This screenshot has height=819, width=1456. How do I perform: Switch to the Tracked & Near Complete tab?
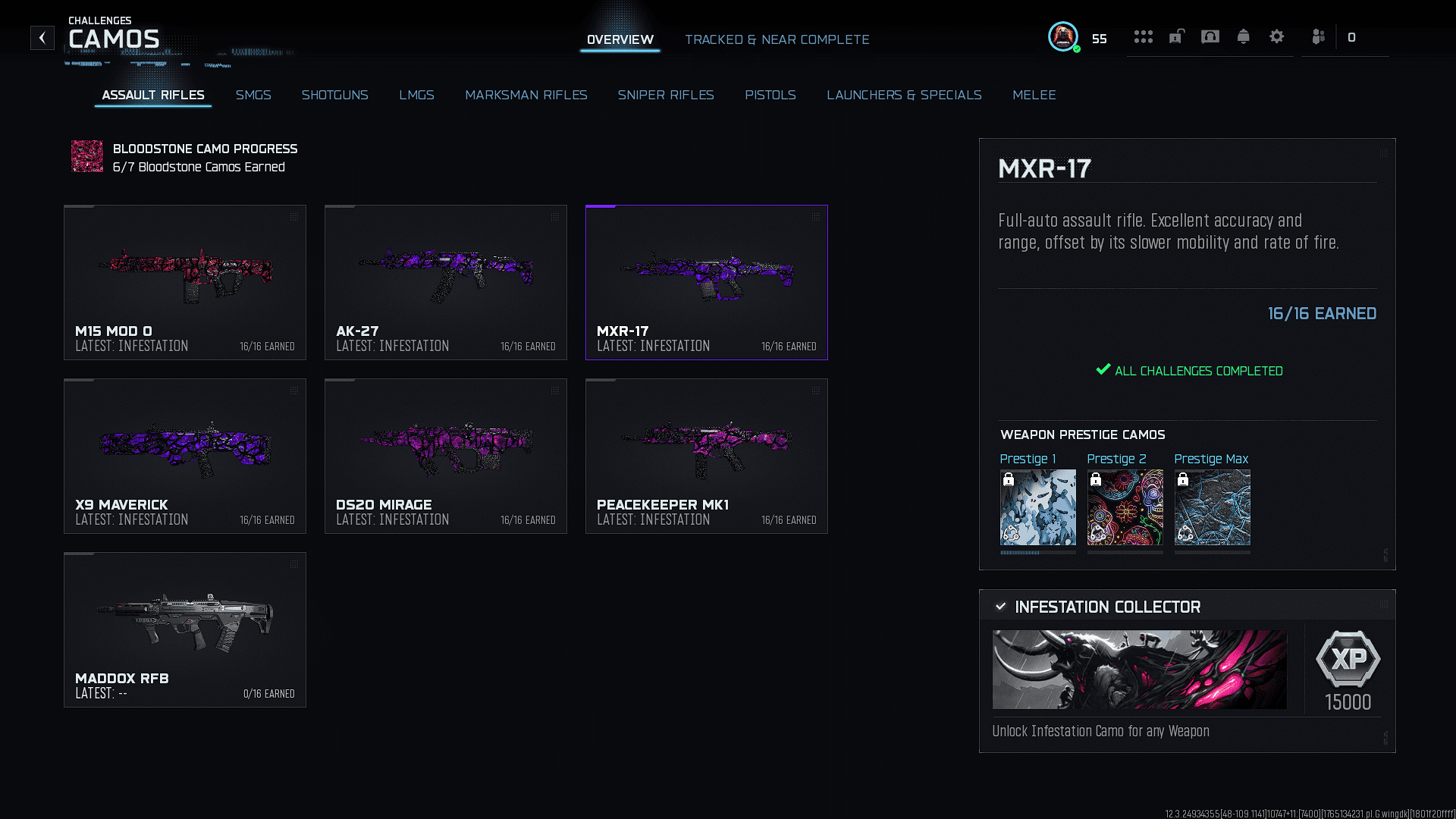(777, 39)
